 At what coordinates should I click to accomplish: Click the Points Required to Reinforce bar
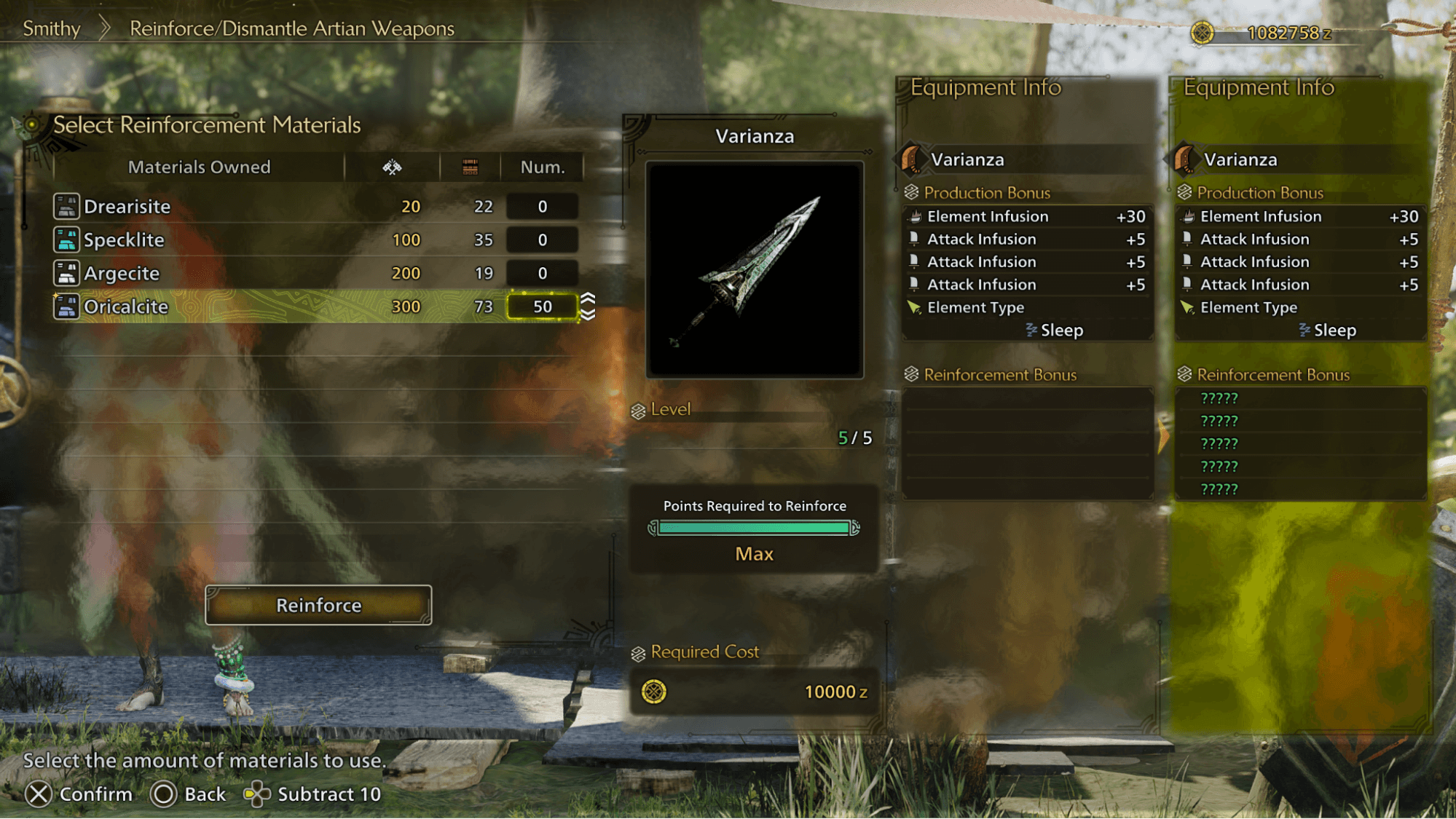click(x=754, y=527)
